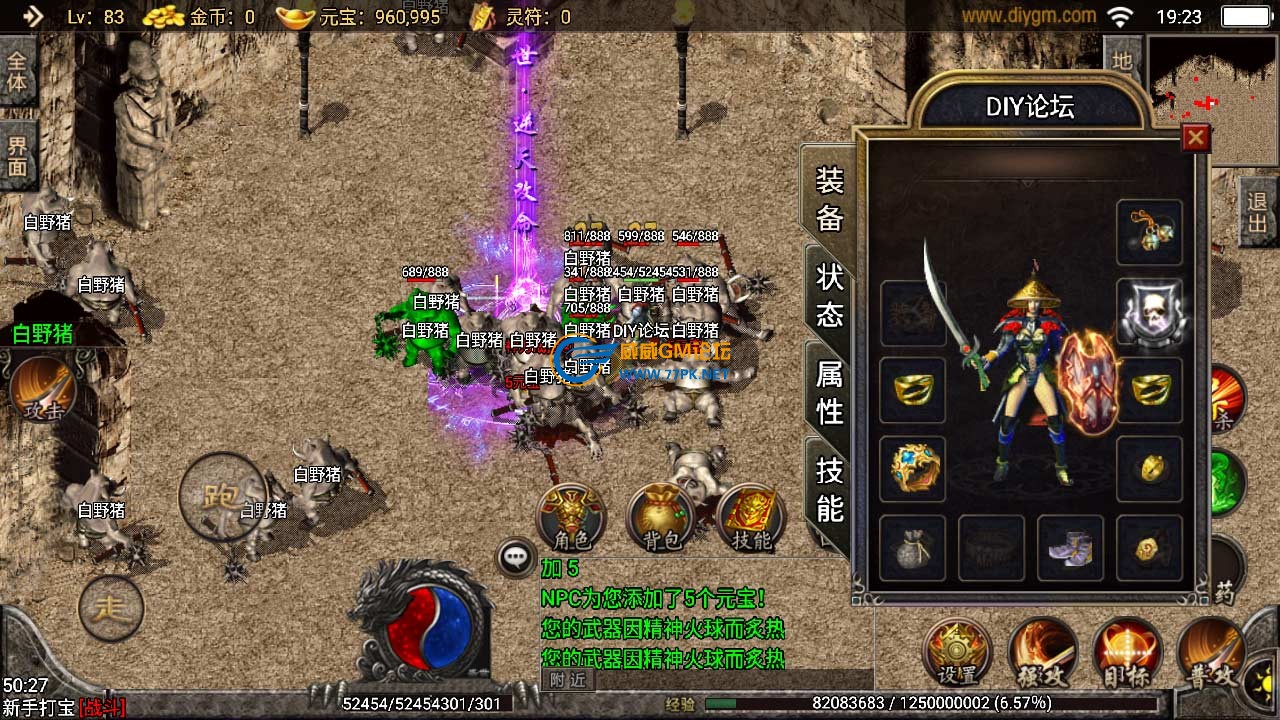Select the equipped boots slot
The width and height of the screenshot is (1280, 720).
point(1070,548)
